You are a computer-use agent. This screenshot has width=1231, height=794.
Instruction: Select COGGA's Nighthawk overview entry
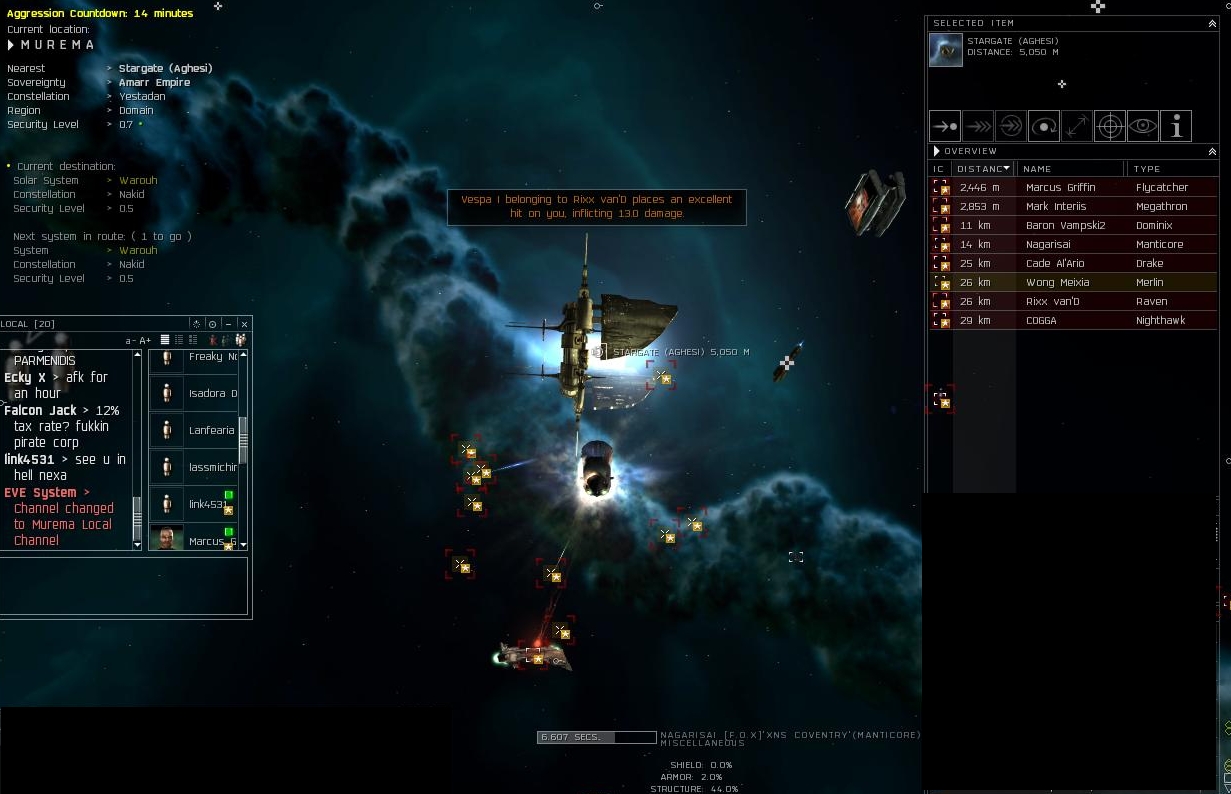pyautogui.click(x=1060, y=320)
